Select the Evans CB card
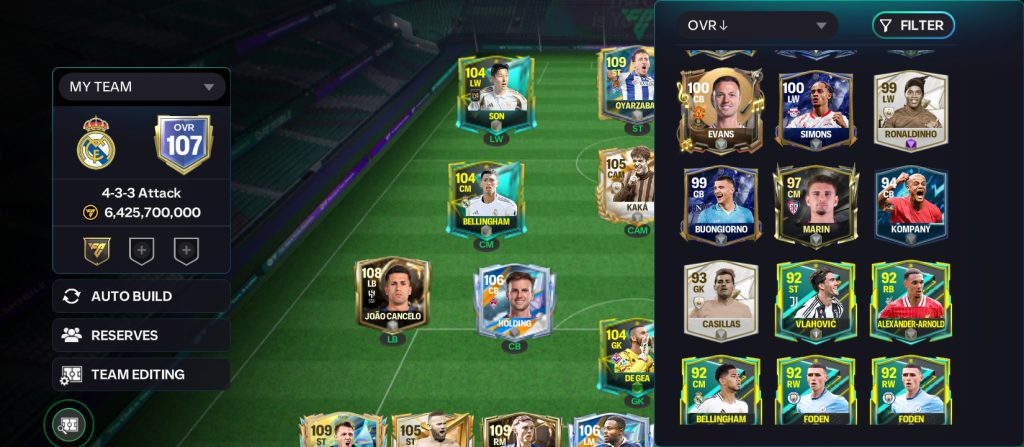The image size is (1024, 447). click(720, 109)
